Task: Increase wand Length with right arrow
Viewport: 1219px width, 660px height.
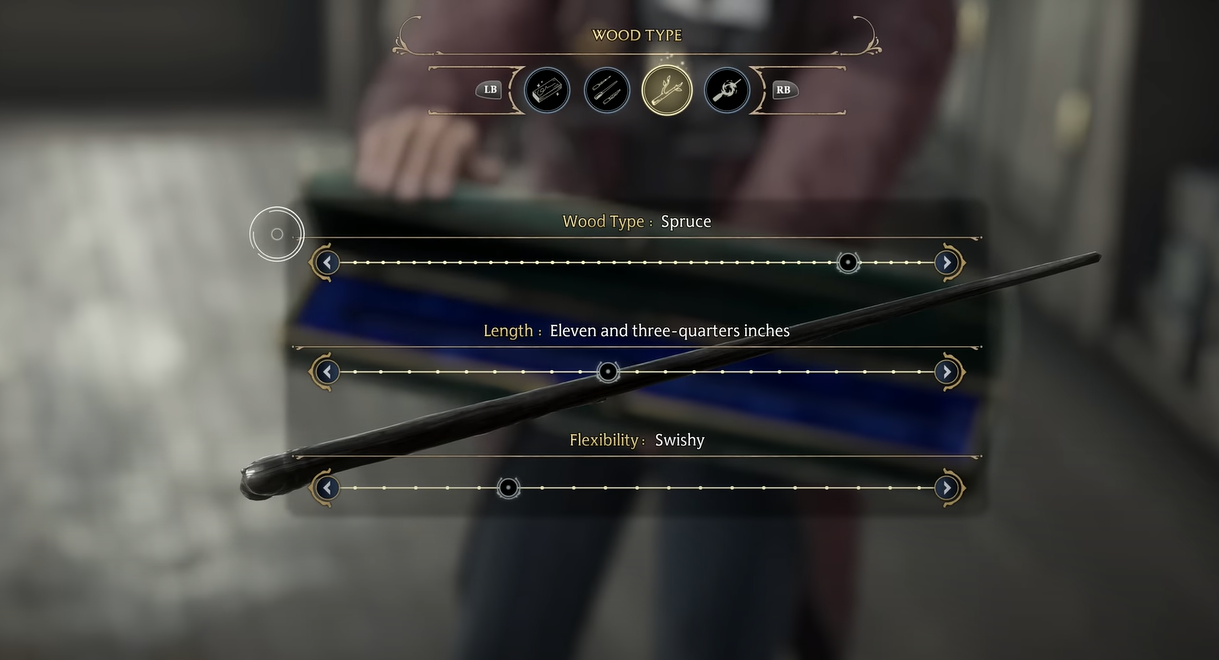Action: click(946, 372)
